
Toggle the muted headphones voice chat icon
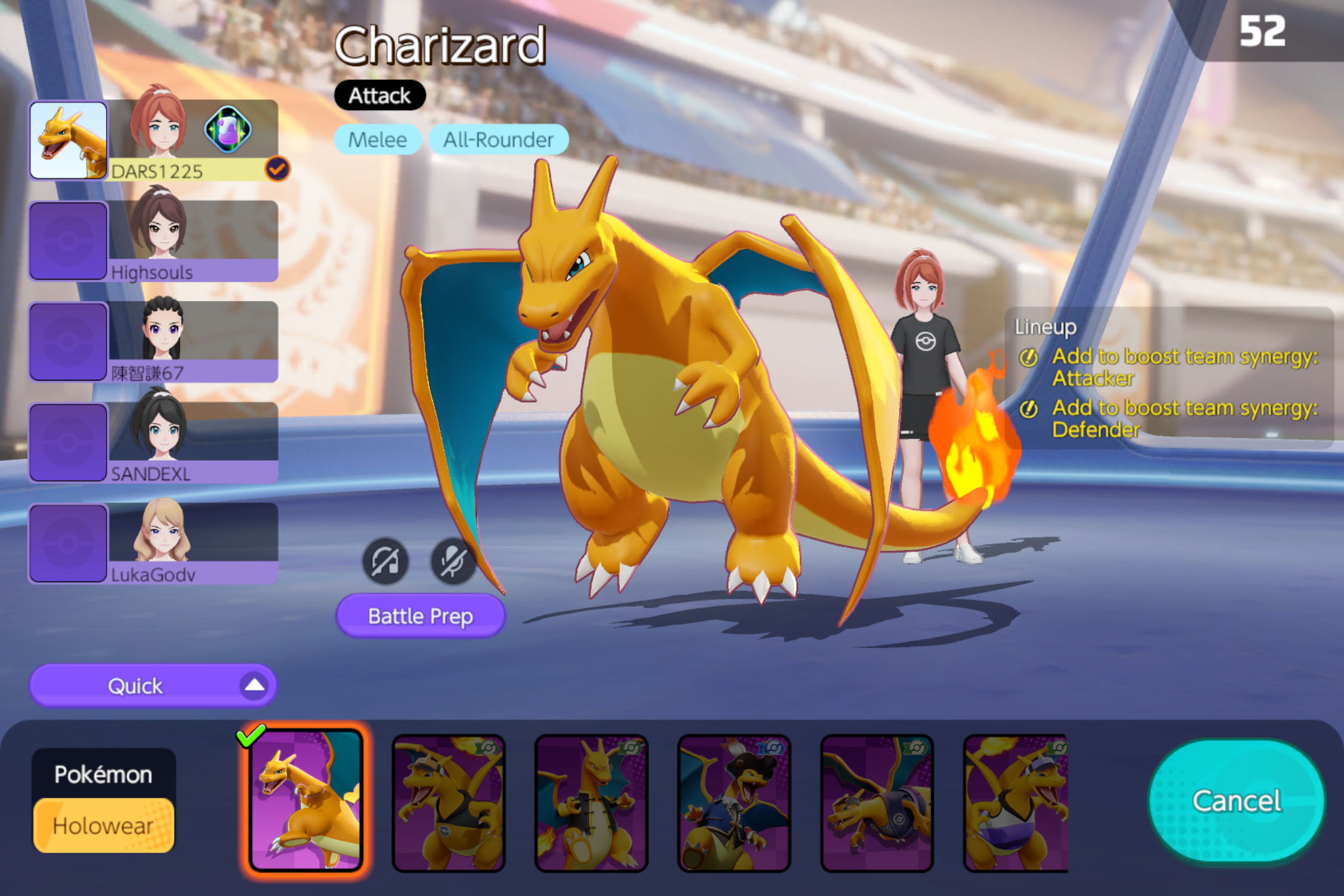385,561
